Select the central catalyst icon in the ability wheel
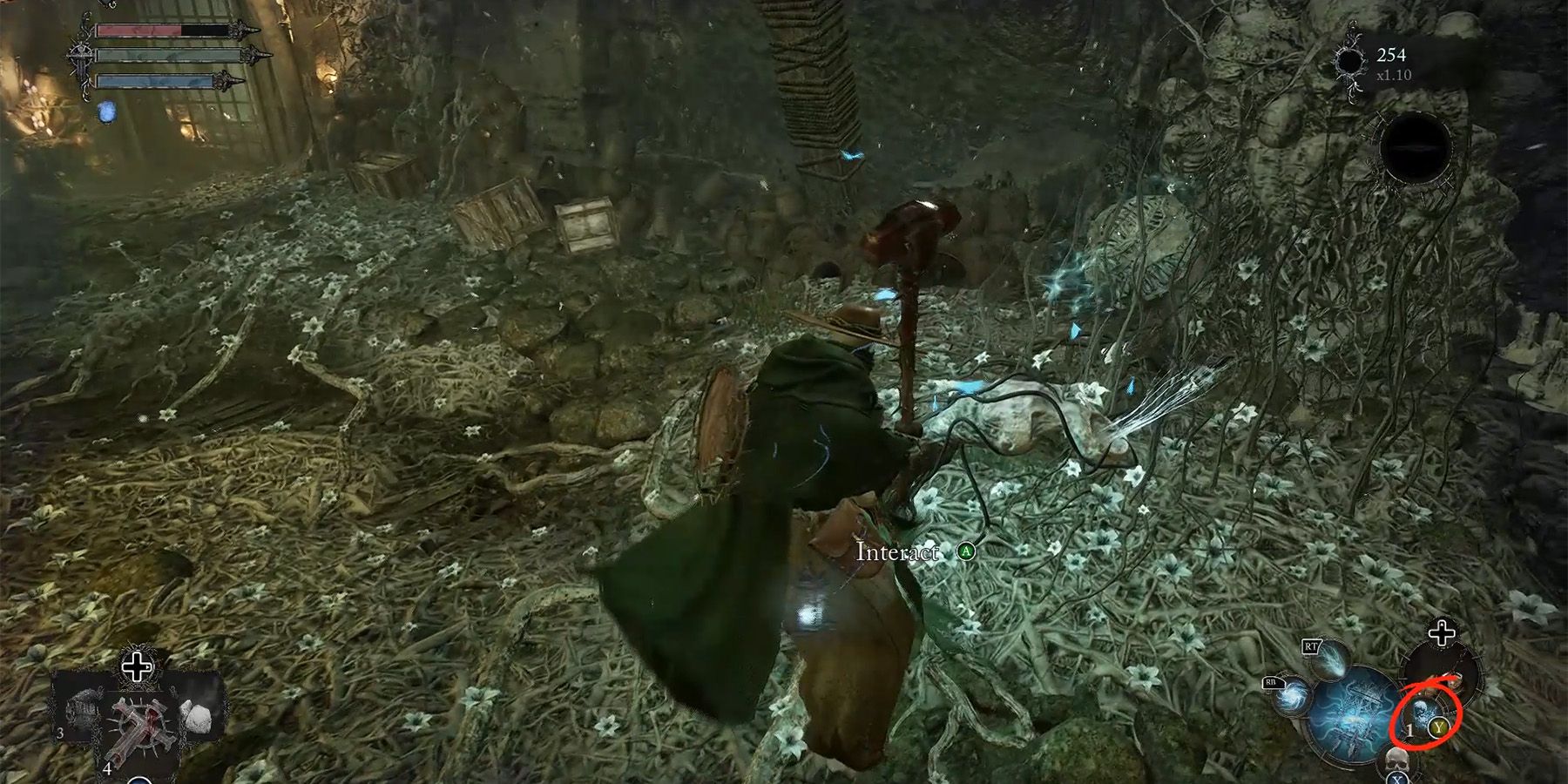 (x=1351, y=713)
